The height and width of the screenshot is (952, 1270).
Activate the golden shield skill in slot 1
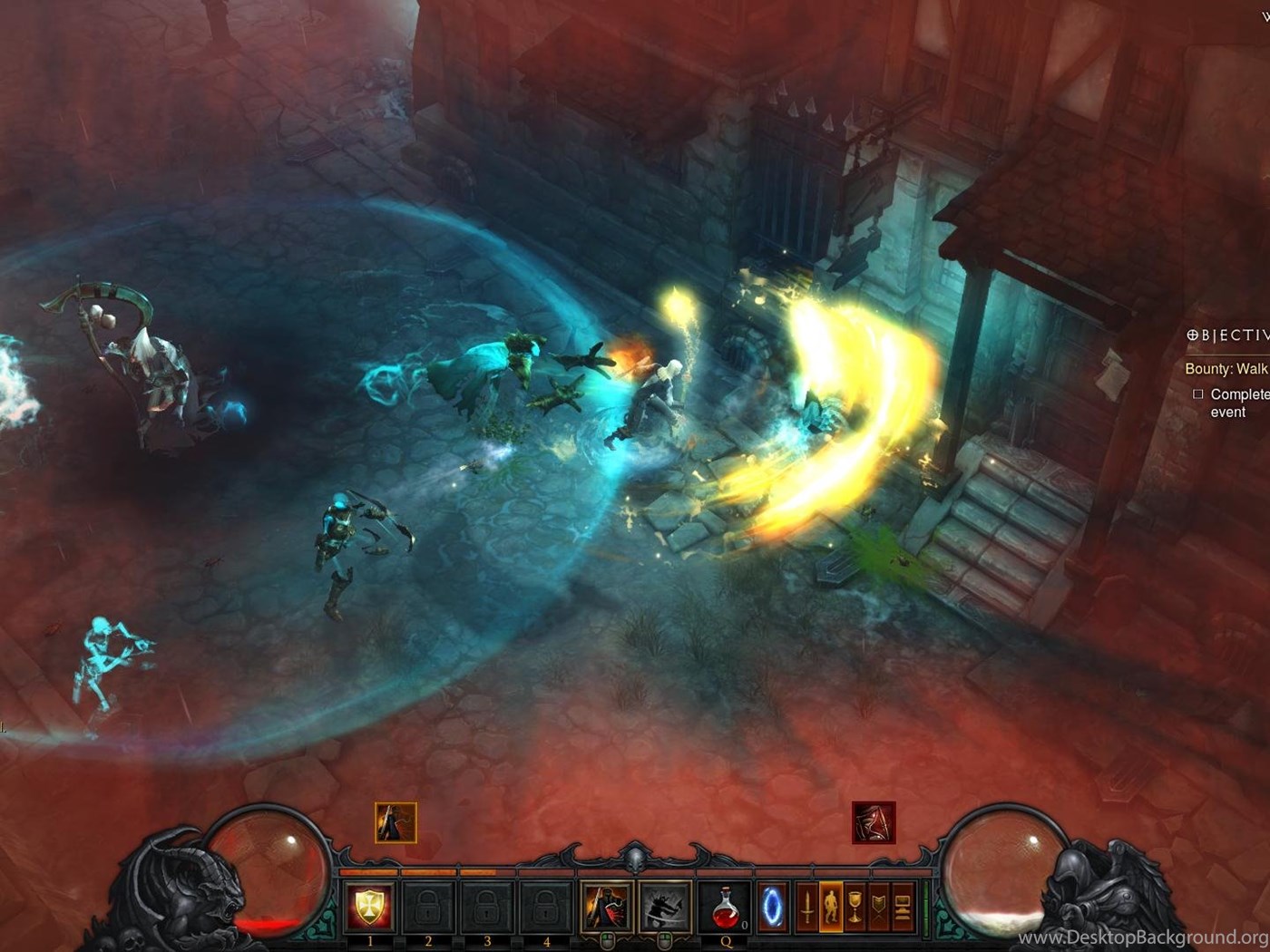click(370, 906)
